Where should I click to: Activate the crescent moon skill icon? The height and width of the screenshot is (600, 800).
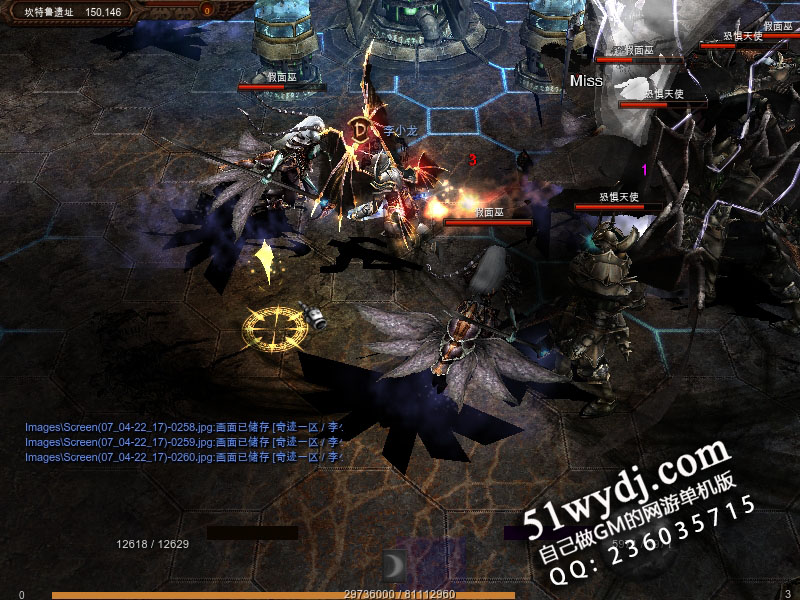click(x=393, y=565)
